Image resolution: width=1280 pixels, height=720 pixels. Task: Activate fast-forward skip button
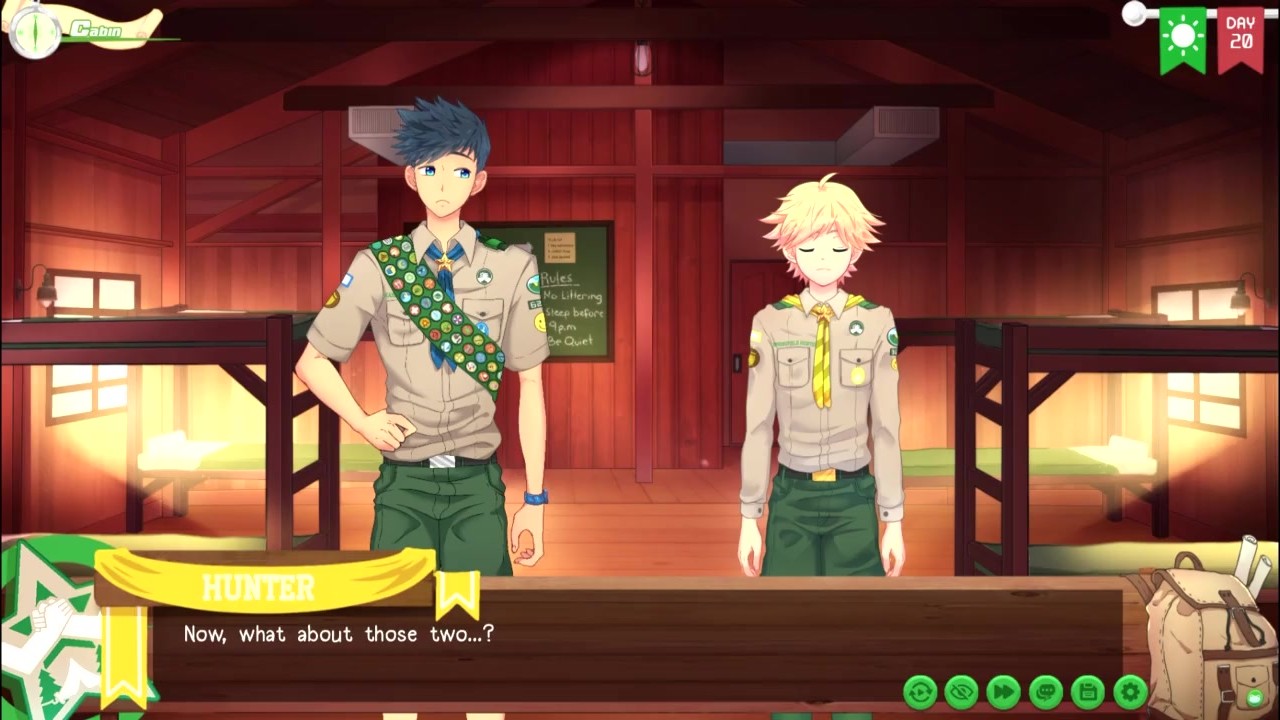[1004, 691]
